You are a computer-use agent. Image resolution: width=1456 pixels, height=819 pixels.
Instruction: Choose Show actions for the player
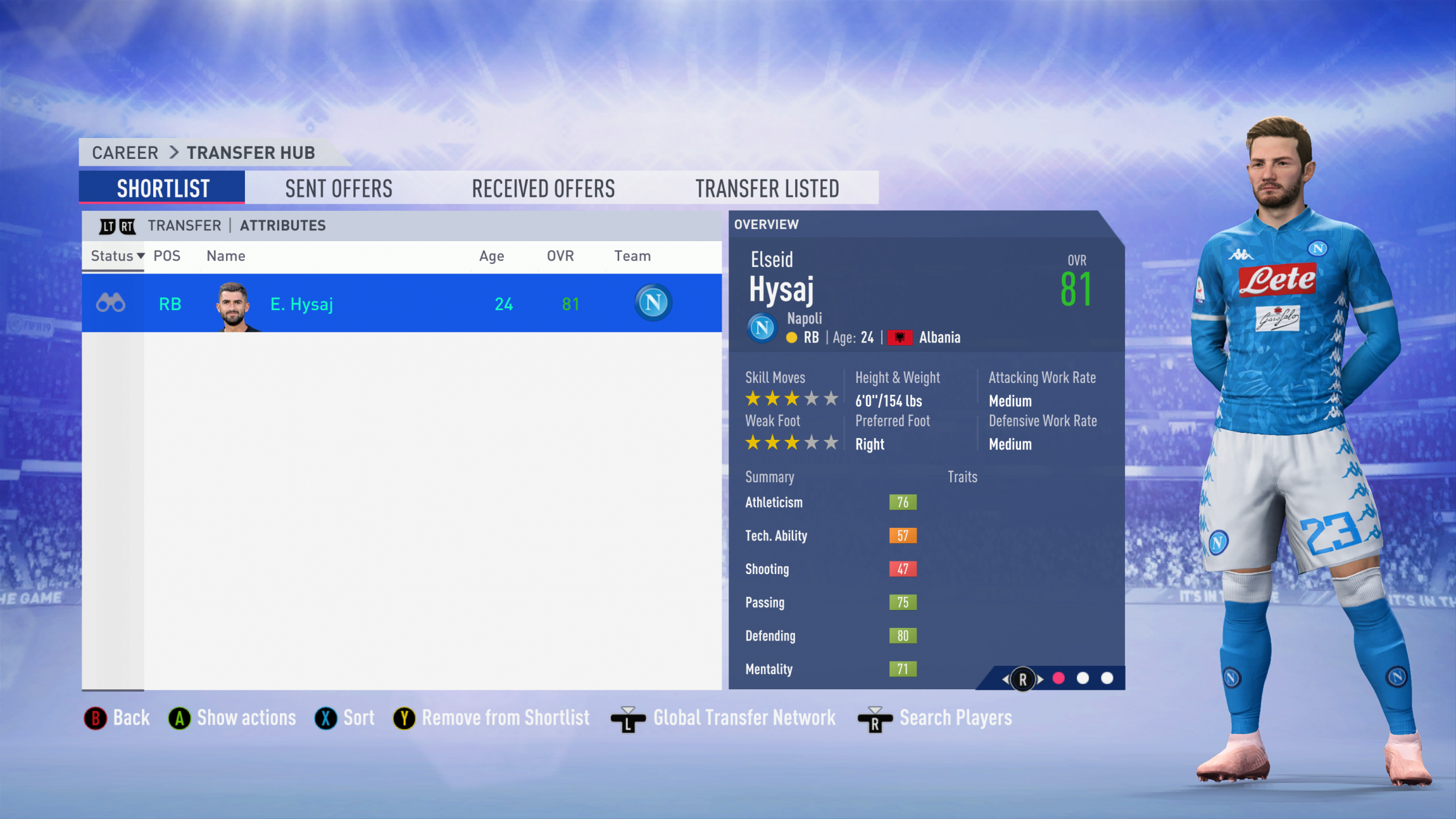tap(233, 718)
